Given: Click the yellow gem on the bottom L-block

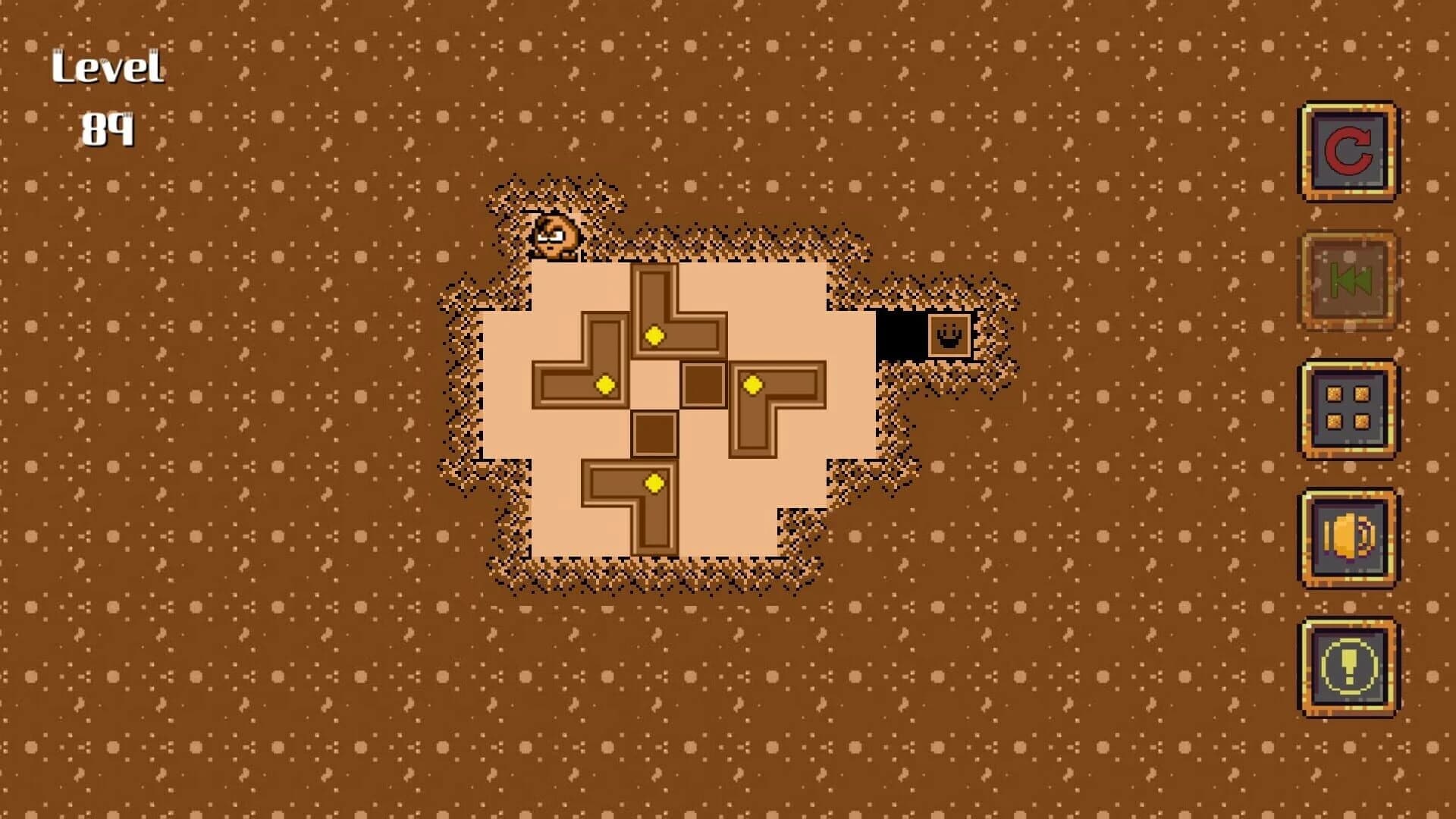Looking at the screenshot, I should 653,483.
